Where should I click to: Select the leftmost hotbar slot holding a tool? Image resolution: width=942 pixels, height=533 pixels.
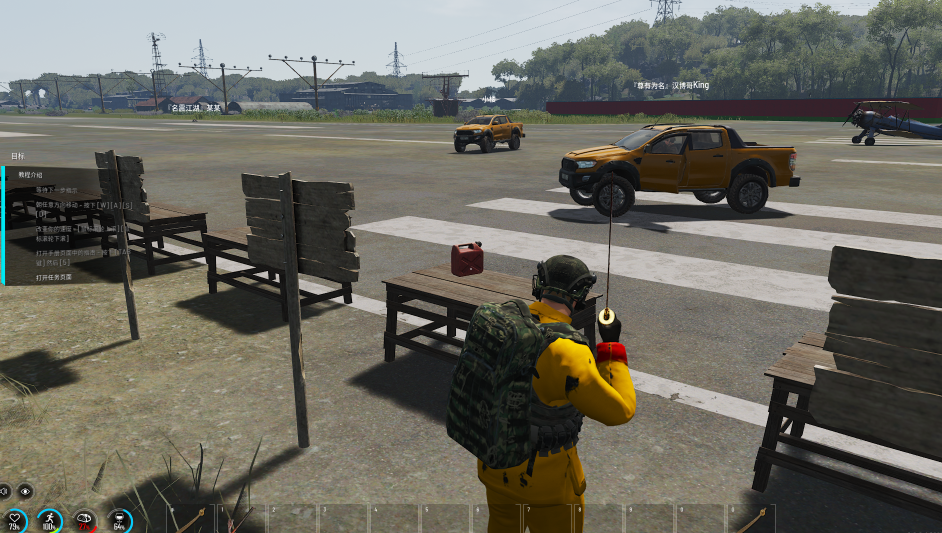click(191, 518)
